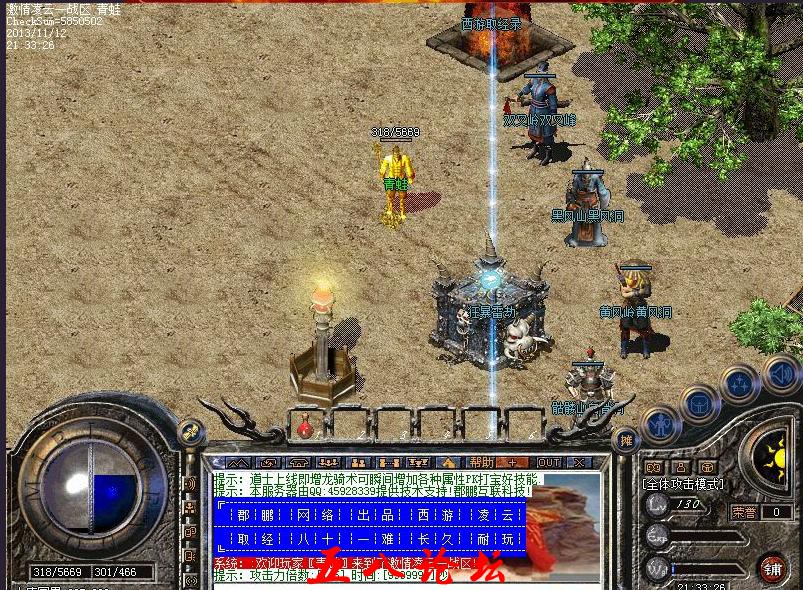Click the gold winged emblem near the orb
This screenshot has width=803, height=590.
pyautogui.click(x=189, y=433)
